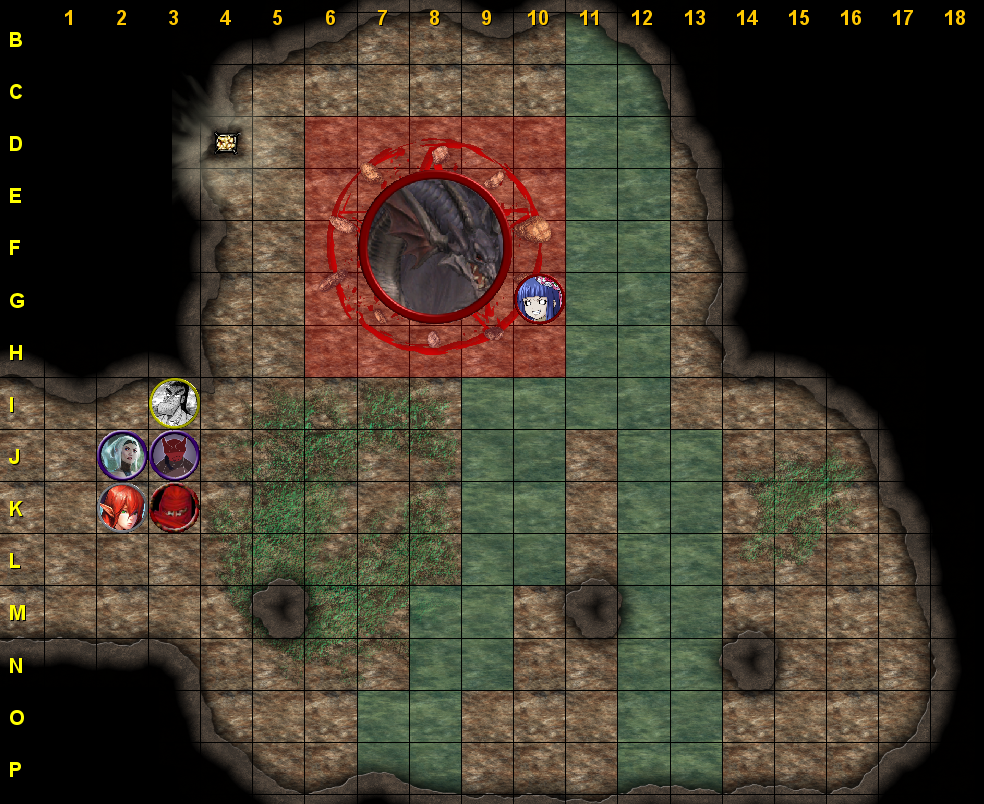Click the small gold treasure marker token
This screenshot has height=804, width=984.
pyautogui.click(x=226, y=143)
